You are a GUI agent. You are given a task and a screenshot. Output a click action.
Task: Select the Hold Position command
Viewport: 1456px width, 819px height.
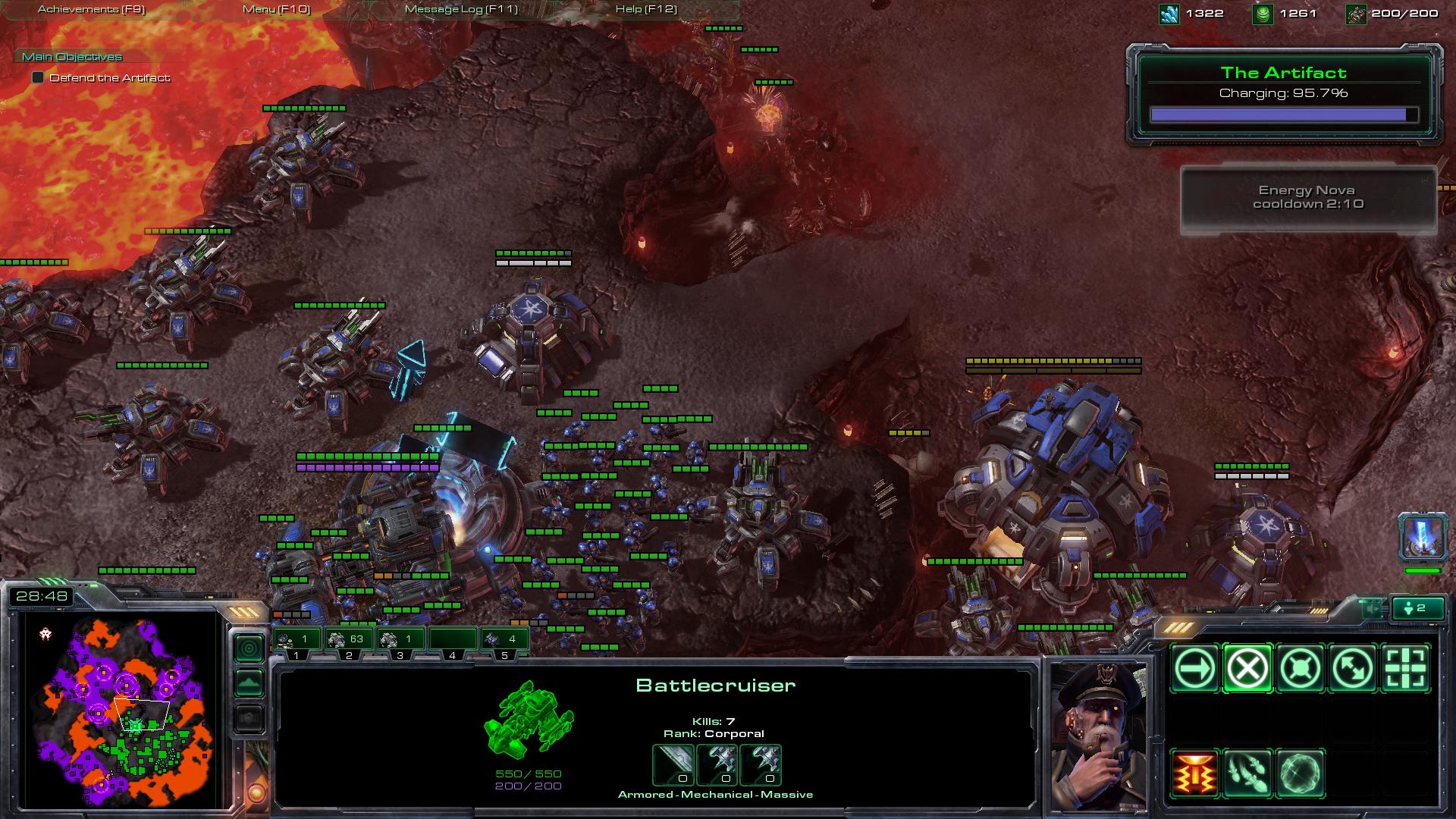point(1301,669)
